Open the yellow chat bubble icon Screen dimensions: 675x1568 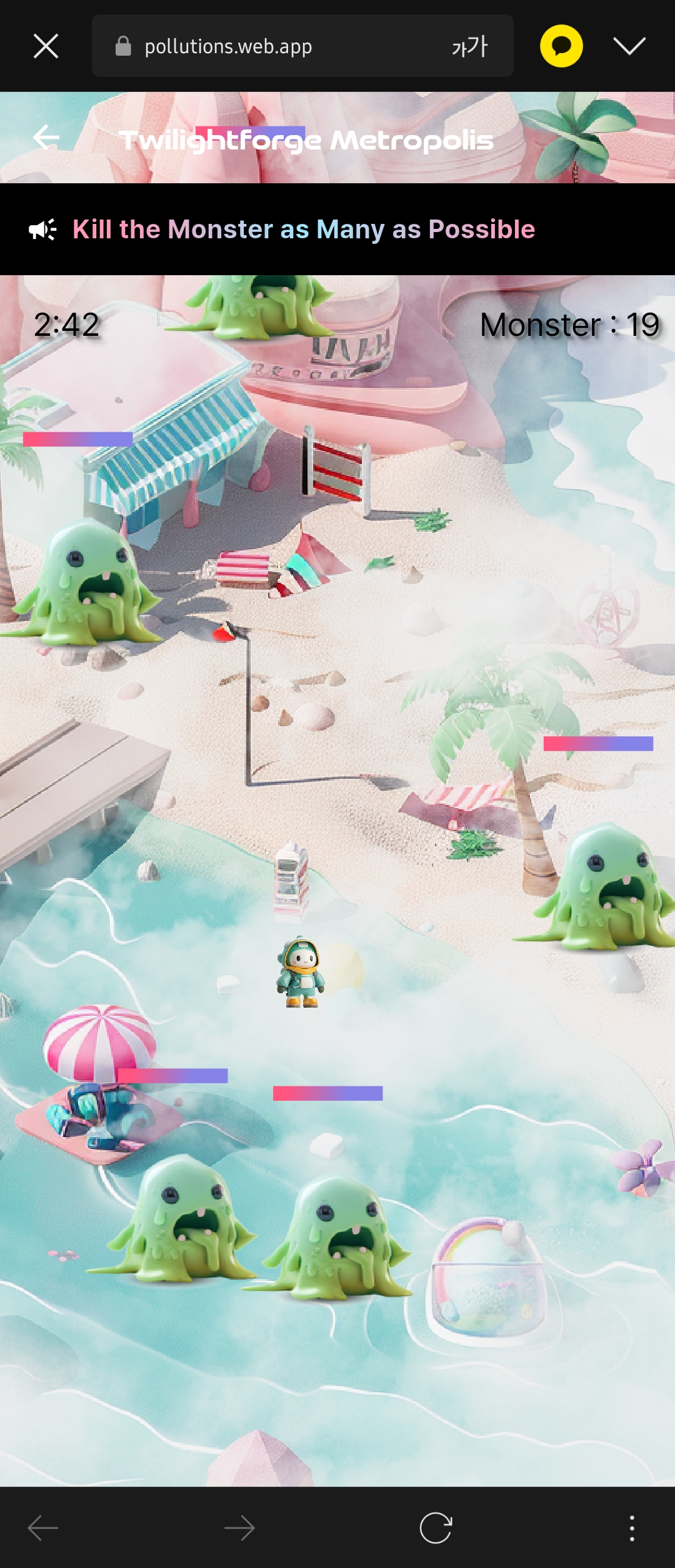(x=561, y=46)
